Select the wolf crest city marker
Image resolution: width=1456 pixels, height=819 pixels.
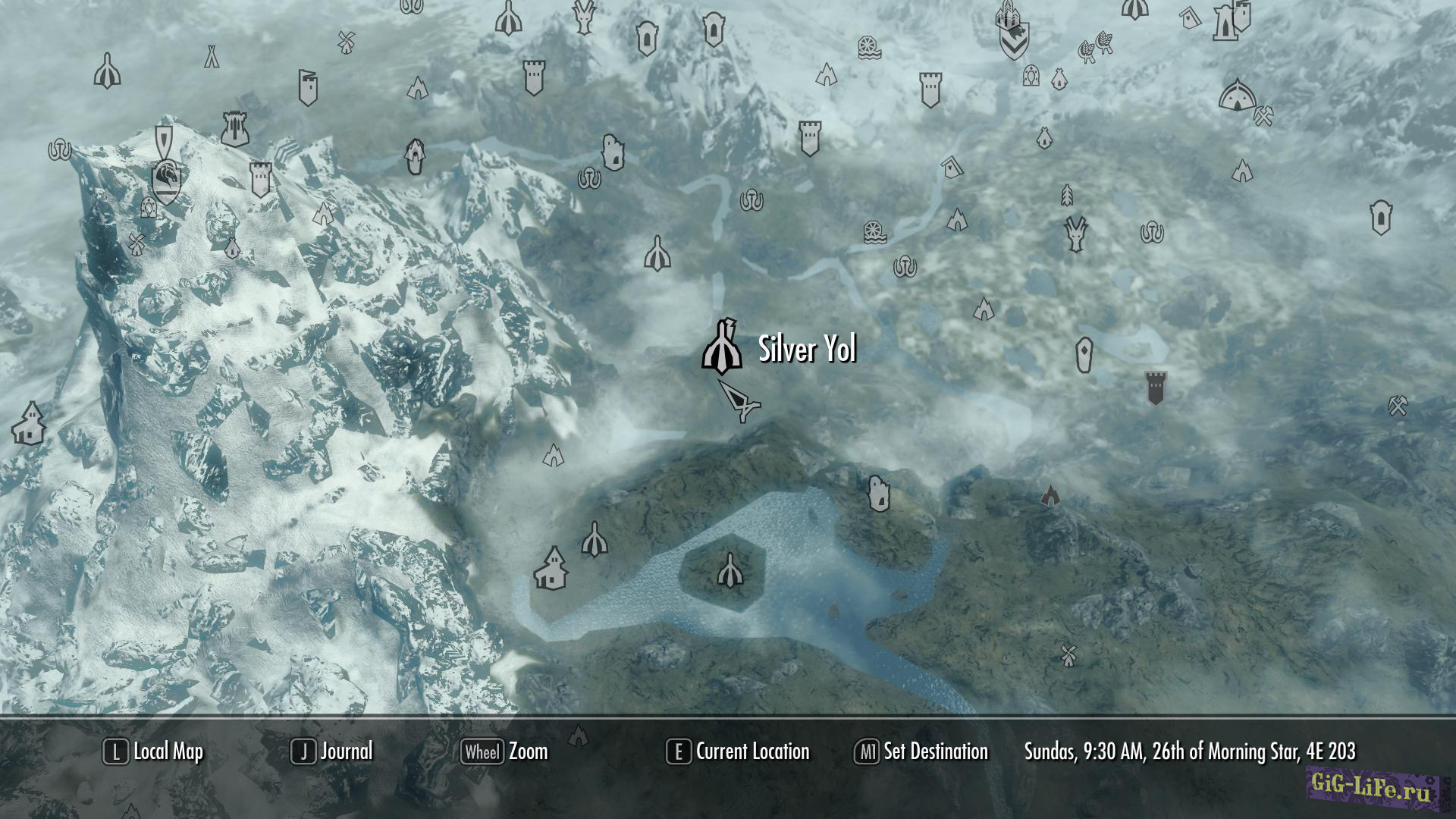pyautogui.click(x=1014, y=39)
